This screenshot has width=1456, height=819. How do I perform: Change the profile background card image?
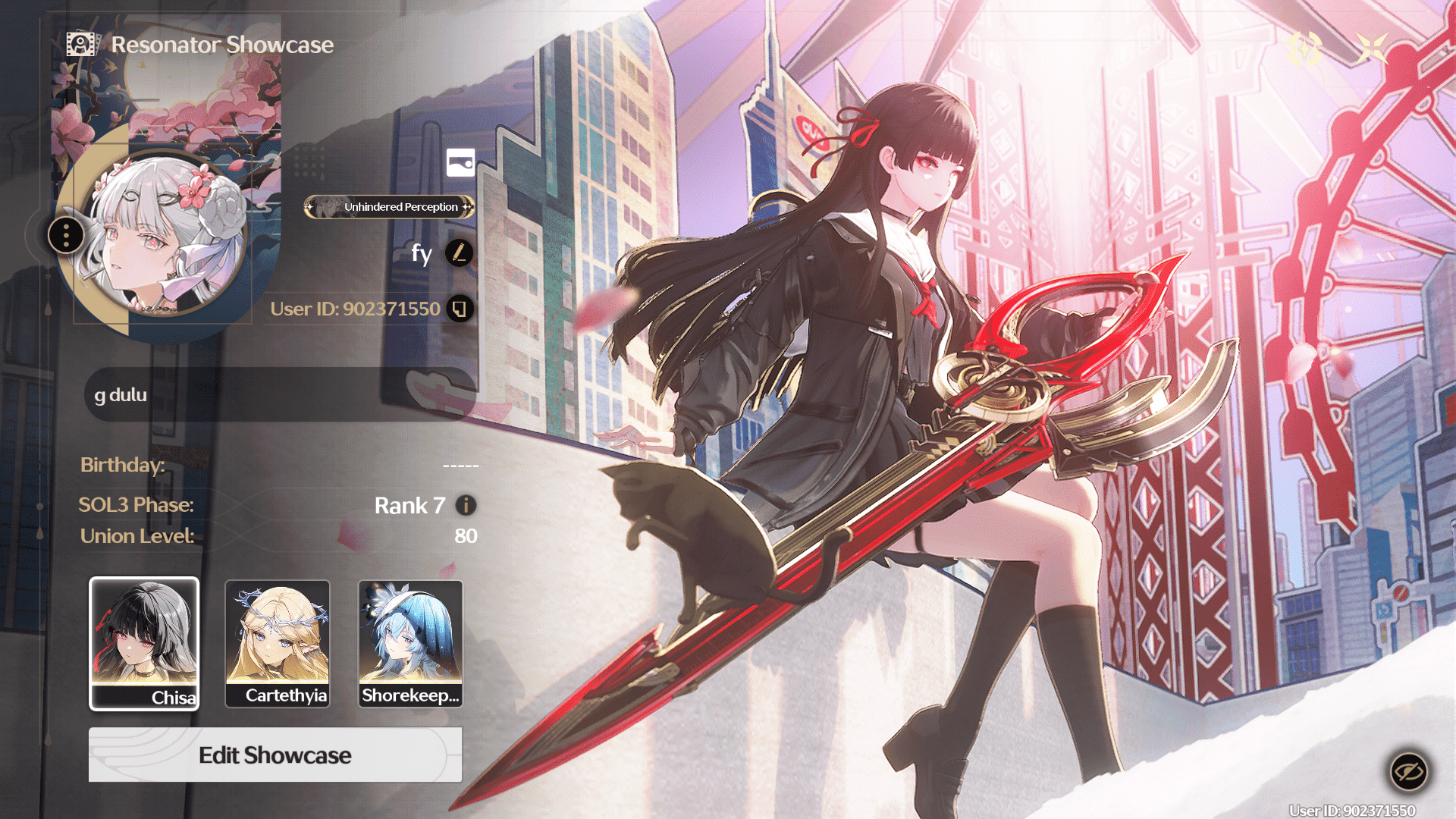[x=460, y=162]
